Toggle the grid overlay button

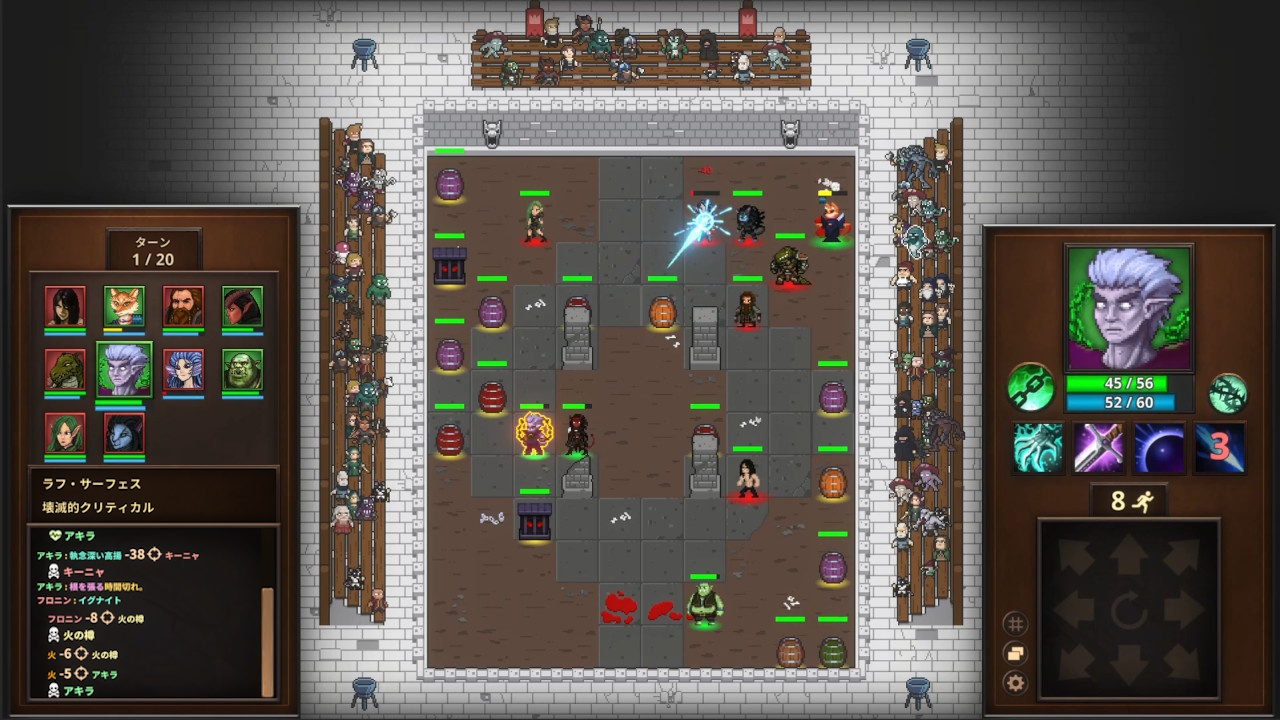tap(1015, 624)
